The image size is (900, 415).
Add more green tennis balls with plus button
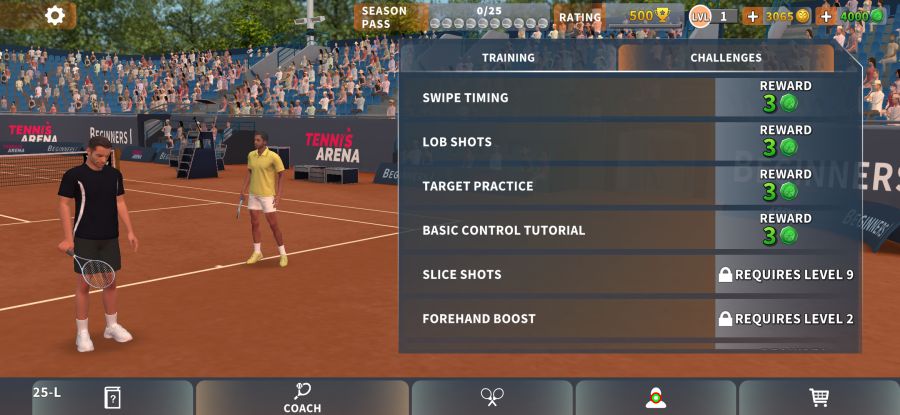pyautogui.click(x=826, y=16)
